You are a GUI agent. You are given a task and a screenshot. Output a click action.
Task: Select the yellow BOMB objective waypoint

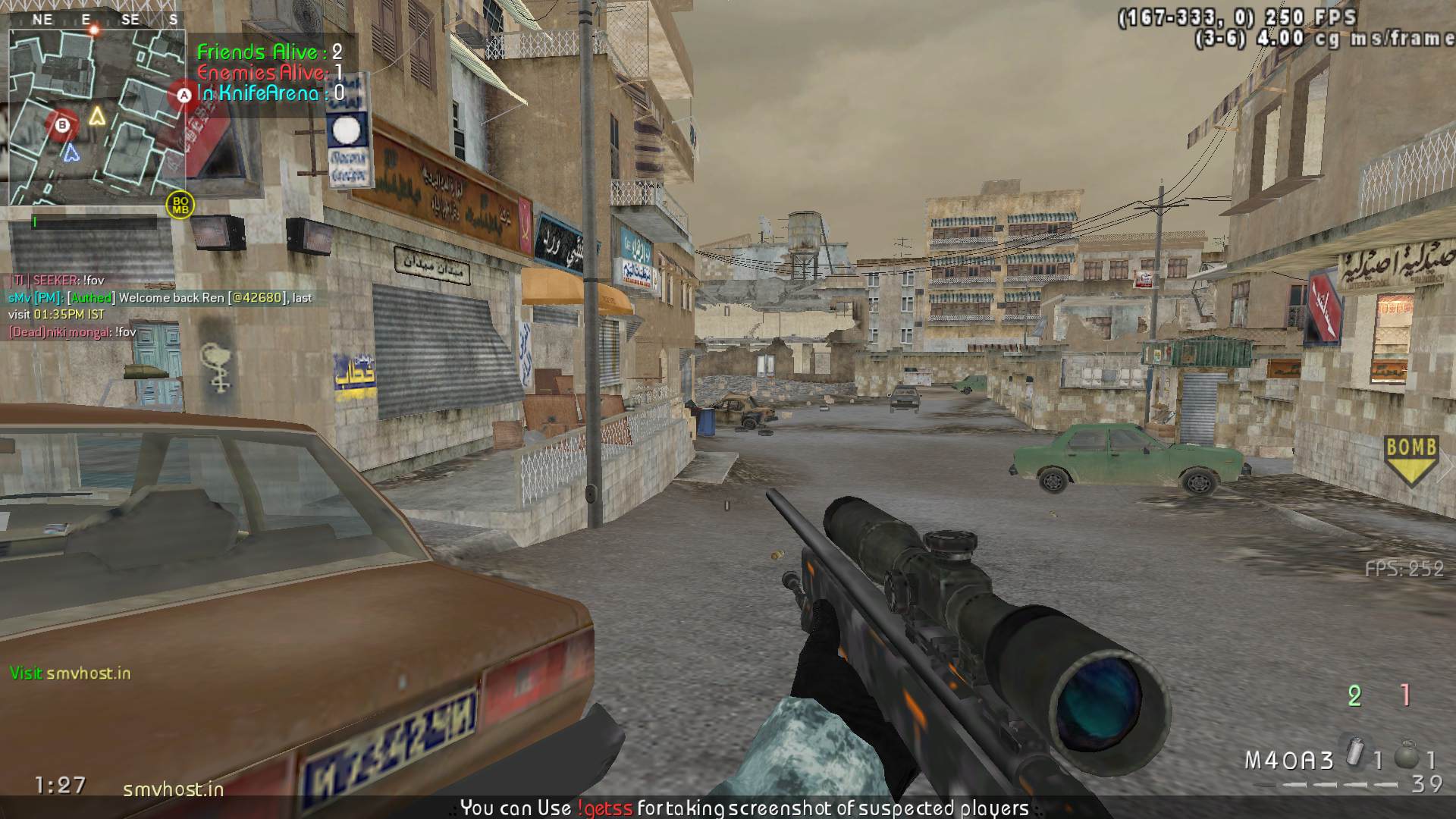click(x=1410, y=460)
